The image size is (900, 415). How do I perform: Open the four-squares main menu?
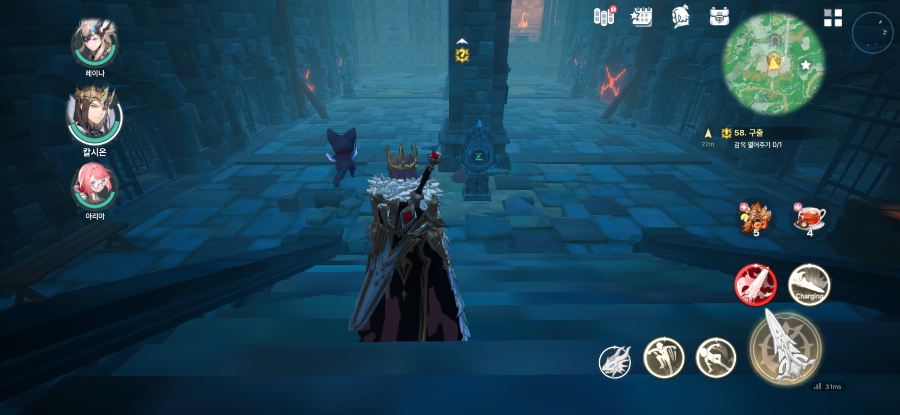click(833, 18)
